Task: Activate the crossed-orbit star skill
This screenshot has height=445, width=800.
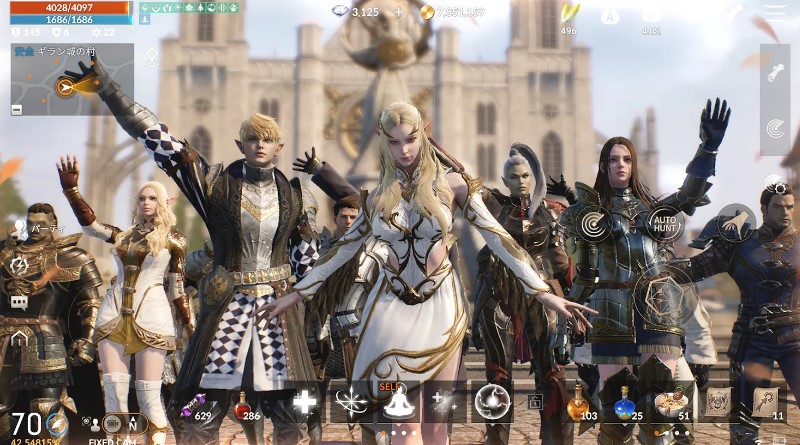Action: [351, 402]
